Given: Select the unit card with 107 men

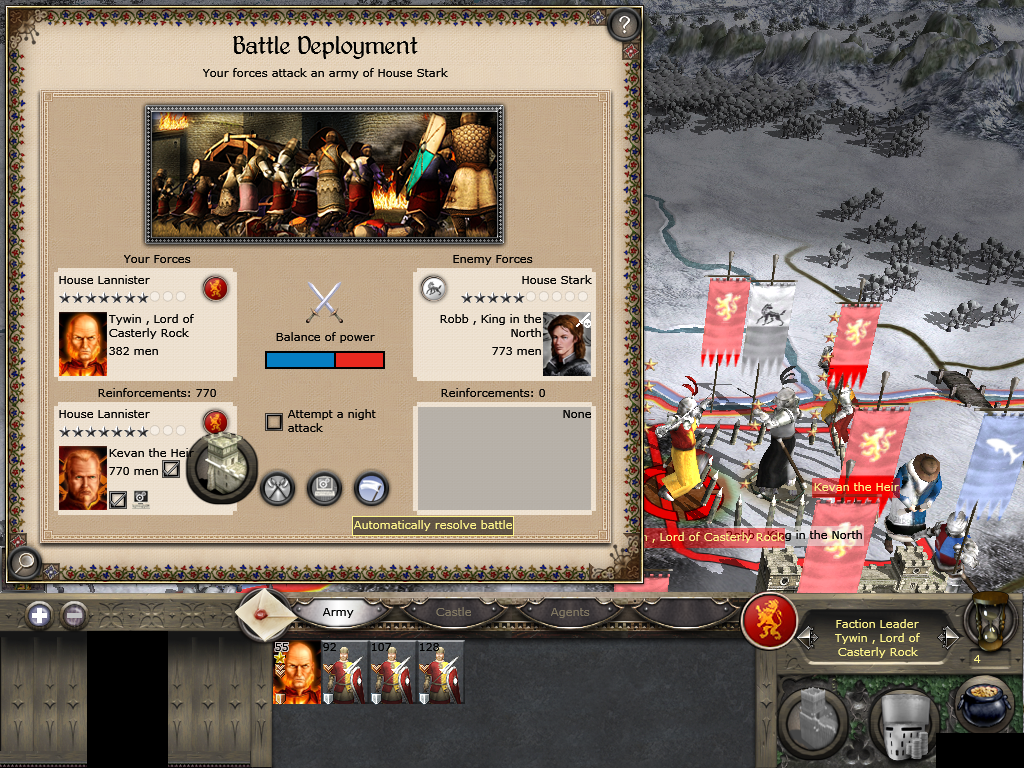Looking at the screenshot, I should tap(393, 672).
